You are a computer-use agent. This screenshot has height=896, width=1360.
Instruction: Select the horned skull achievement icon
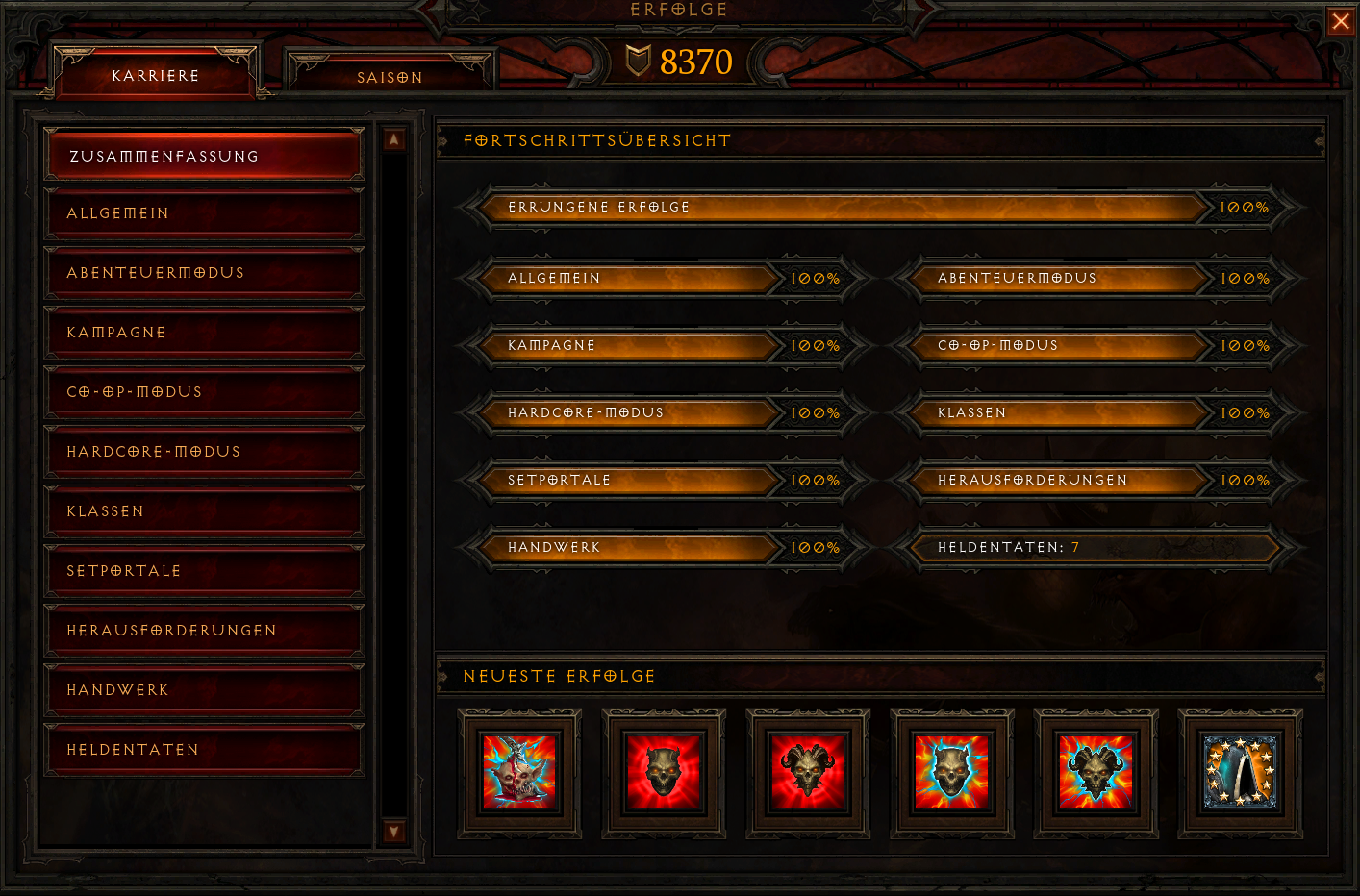[x=807, y=774]
